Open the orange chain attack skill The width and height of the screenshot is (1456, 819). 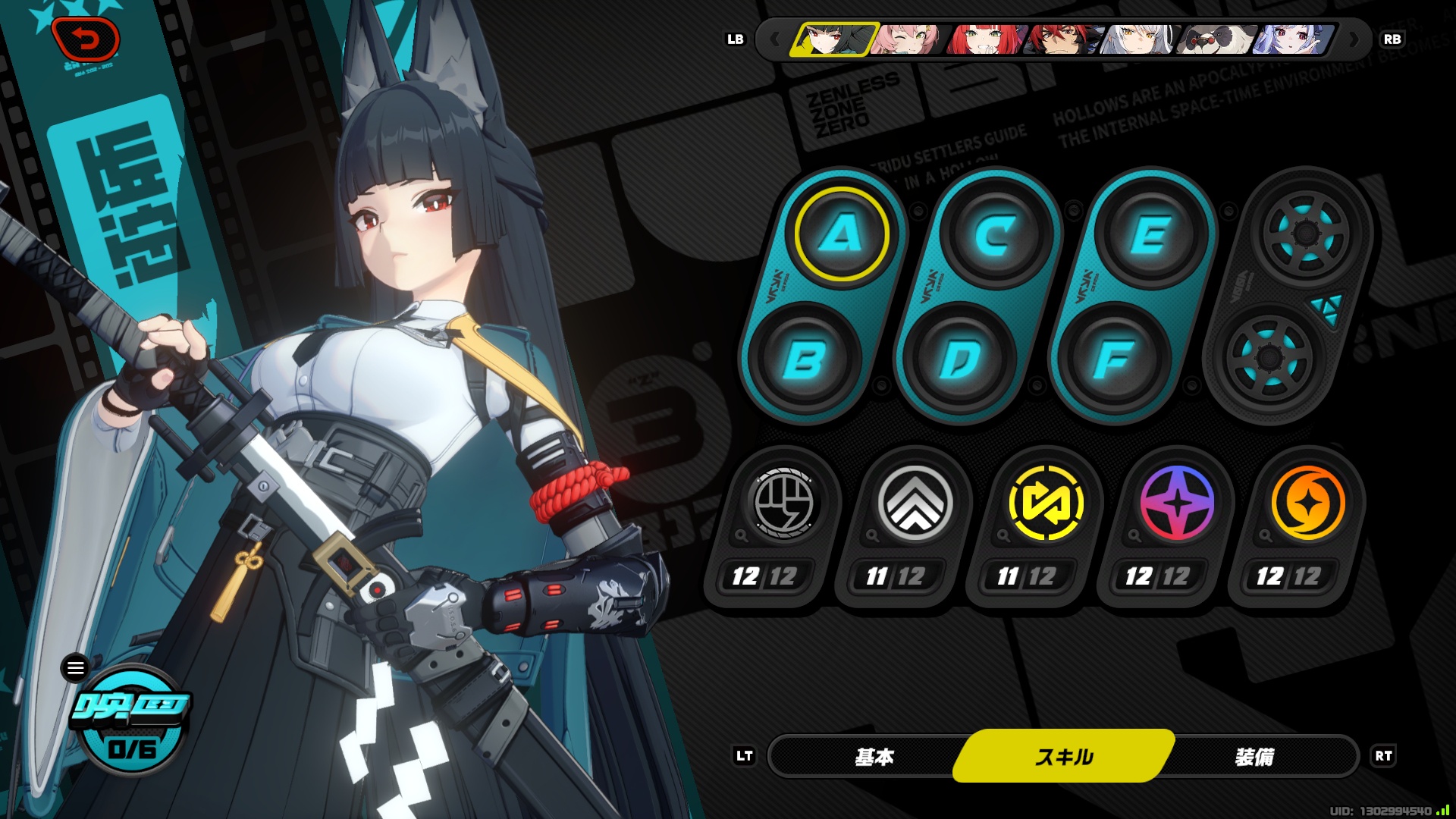tap(1307, 504)
